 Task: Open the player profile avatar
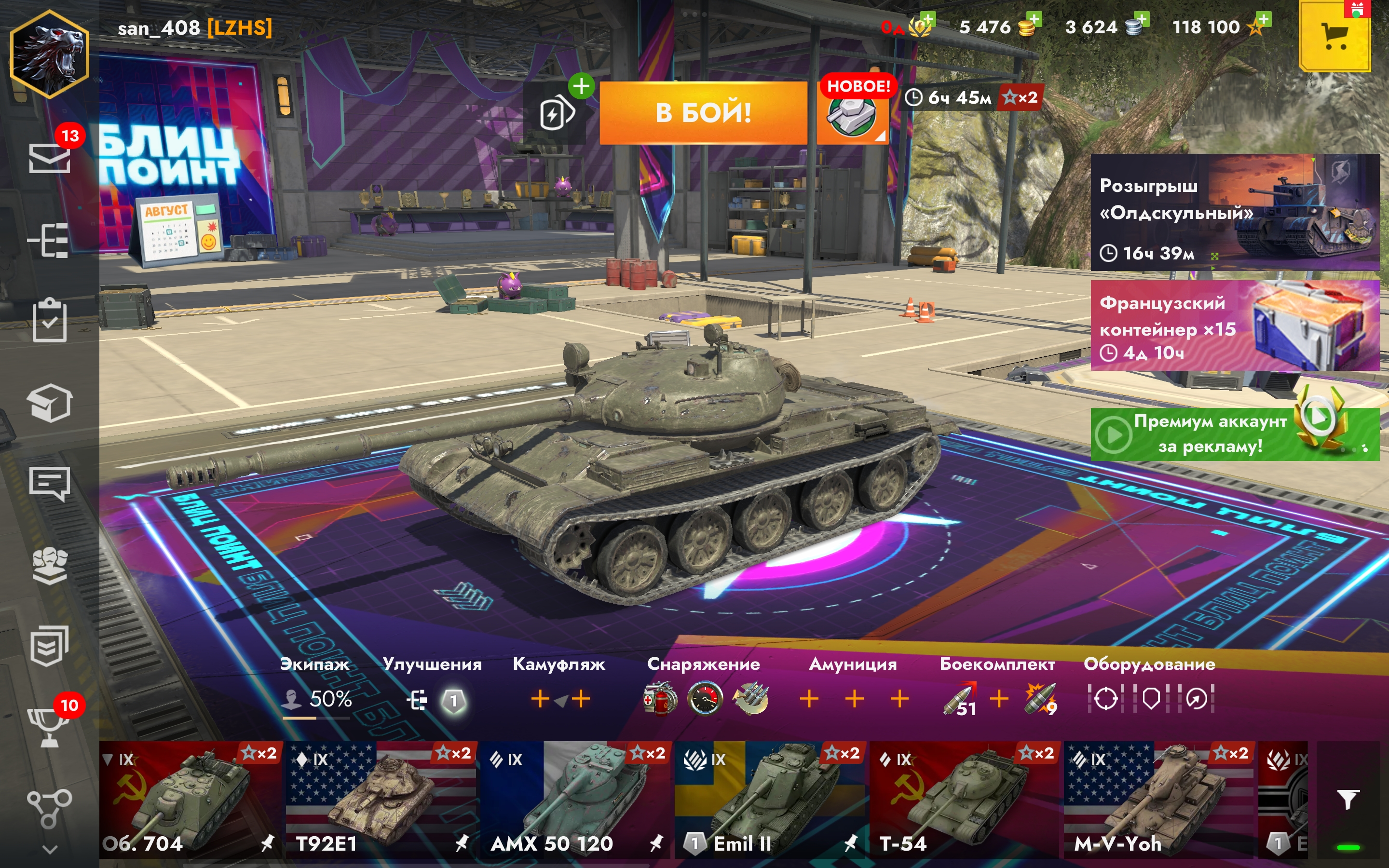coord(49,54)
